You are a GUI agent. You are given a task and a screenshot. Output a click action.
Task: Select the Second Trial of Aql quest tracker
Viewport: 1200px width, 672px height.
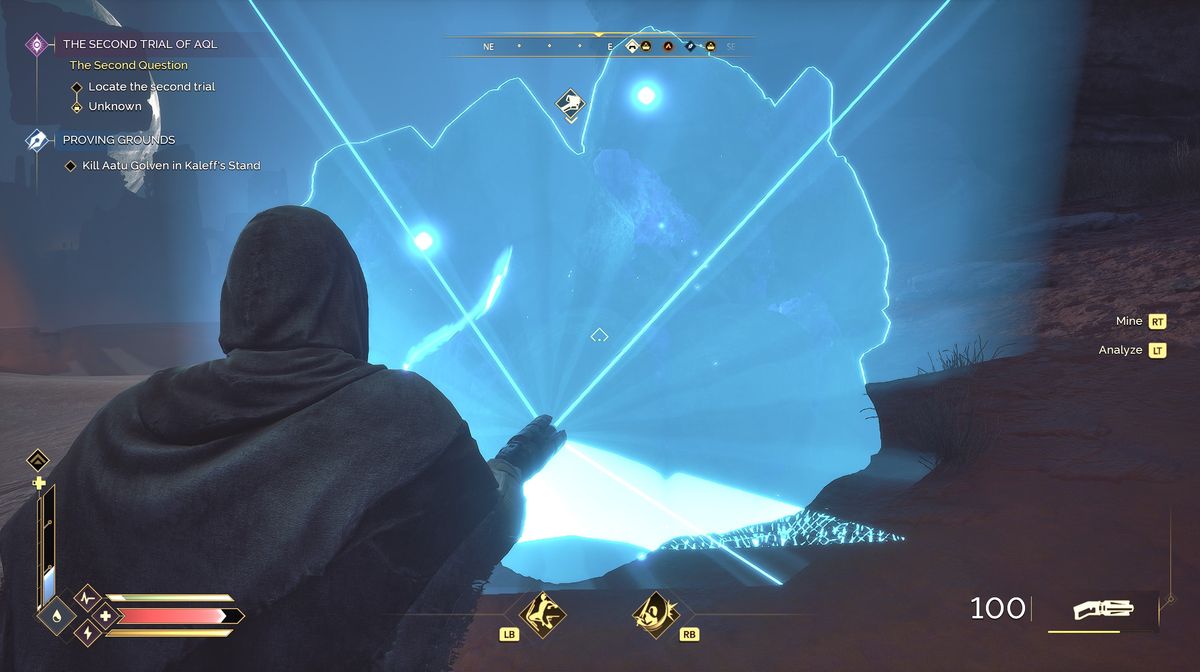139,44
